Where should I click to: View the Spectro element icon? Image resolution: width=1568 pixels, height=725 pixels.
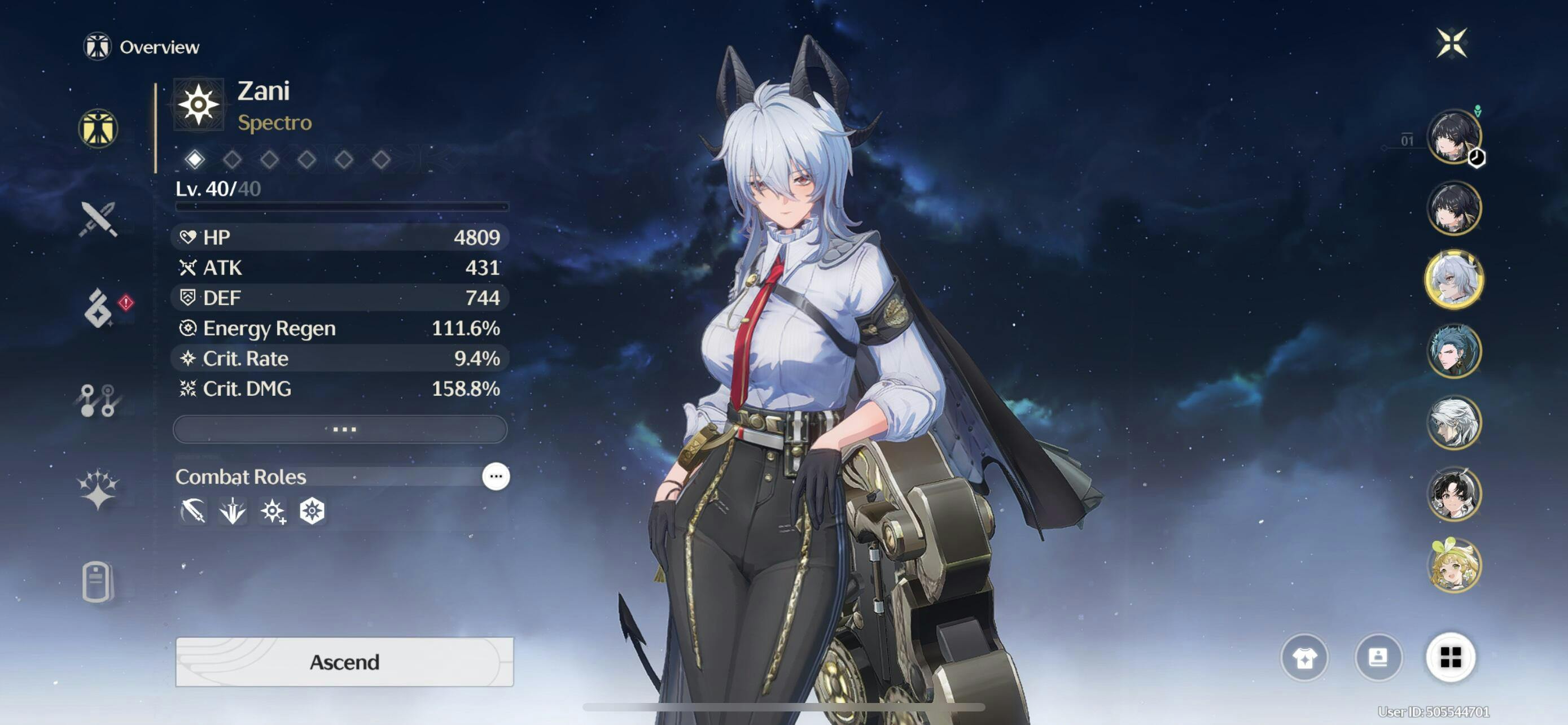(x=199, y=104)
